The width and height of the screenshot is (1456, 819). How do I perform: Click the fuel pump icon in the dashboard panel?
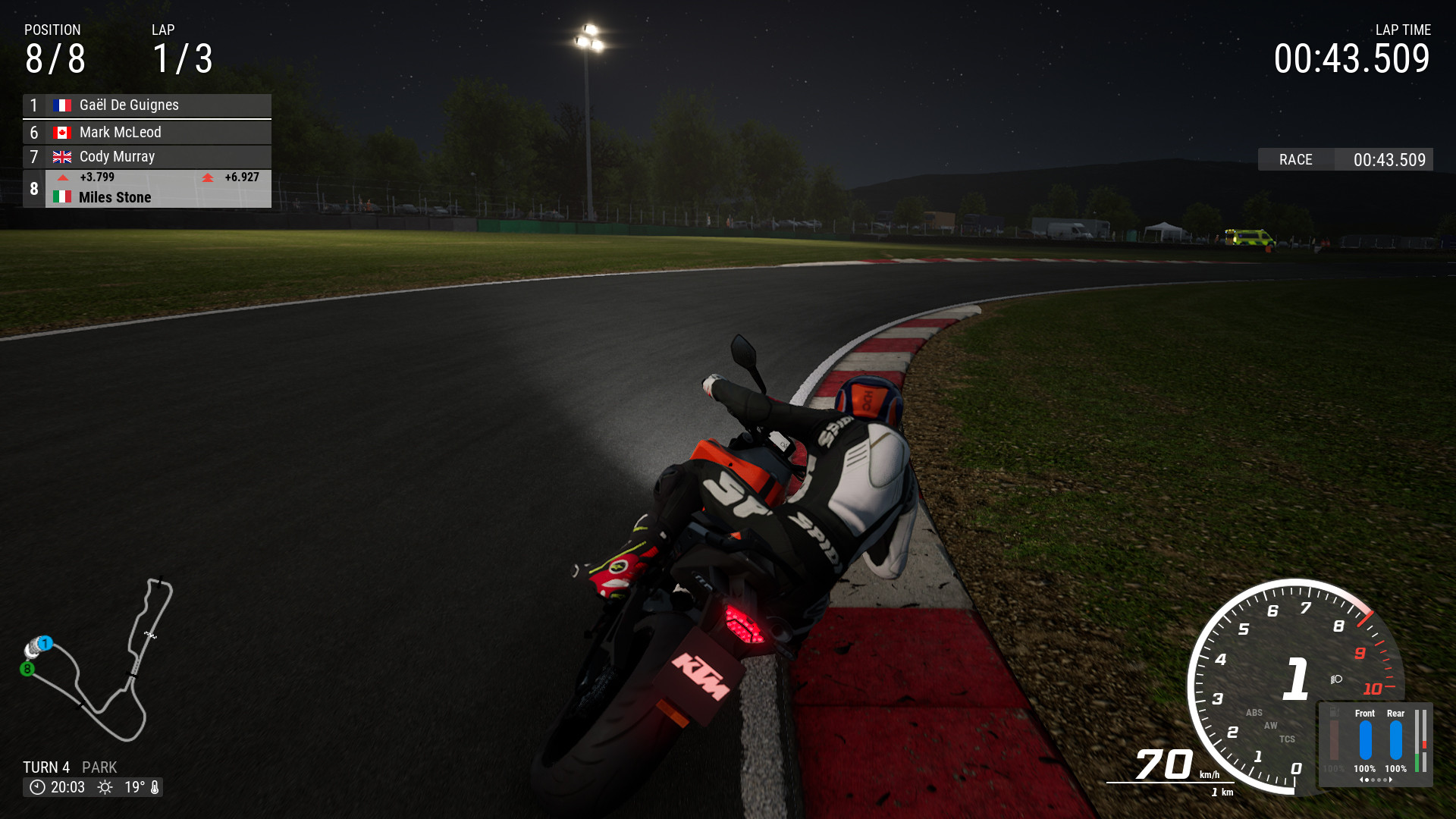(1334, 713)
